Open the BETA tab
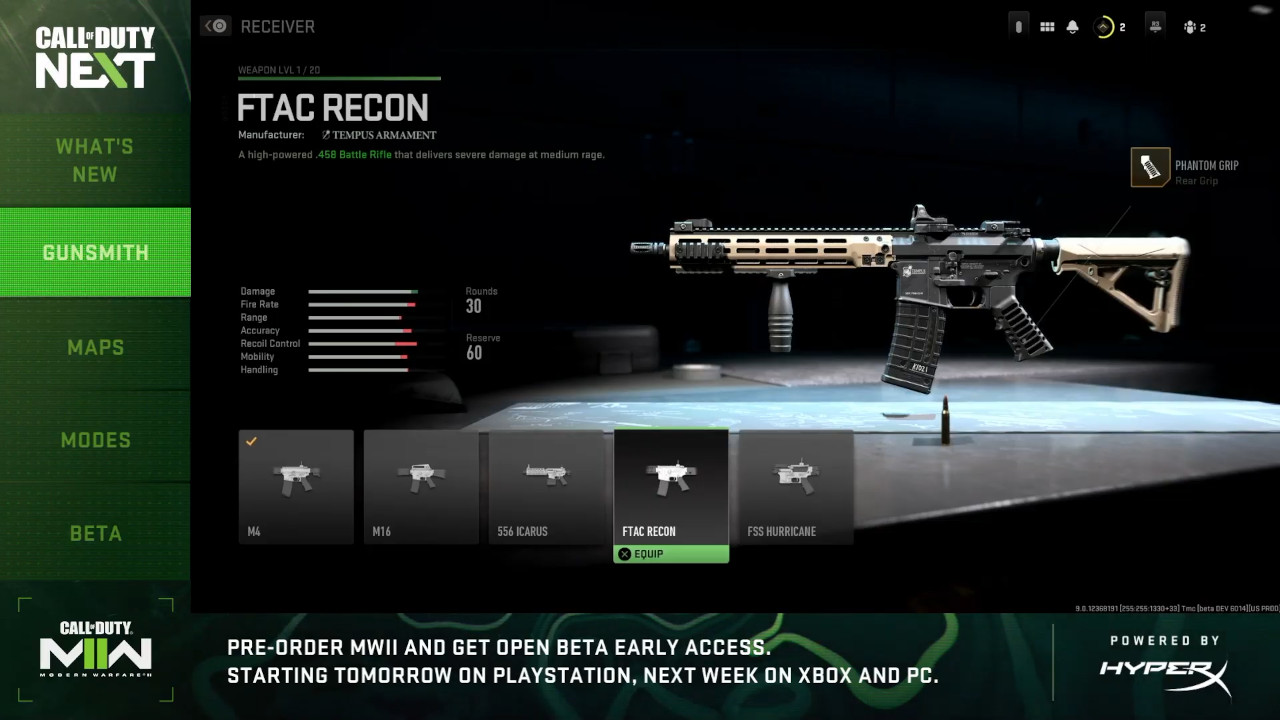 pyautogui.click(x=95, y=533)
